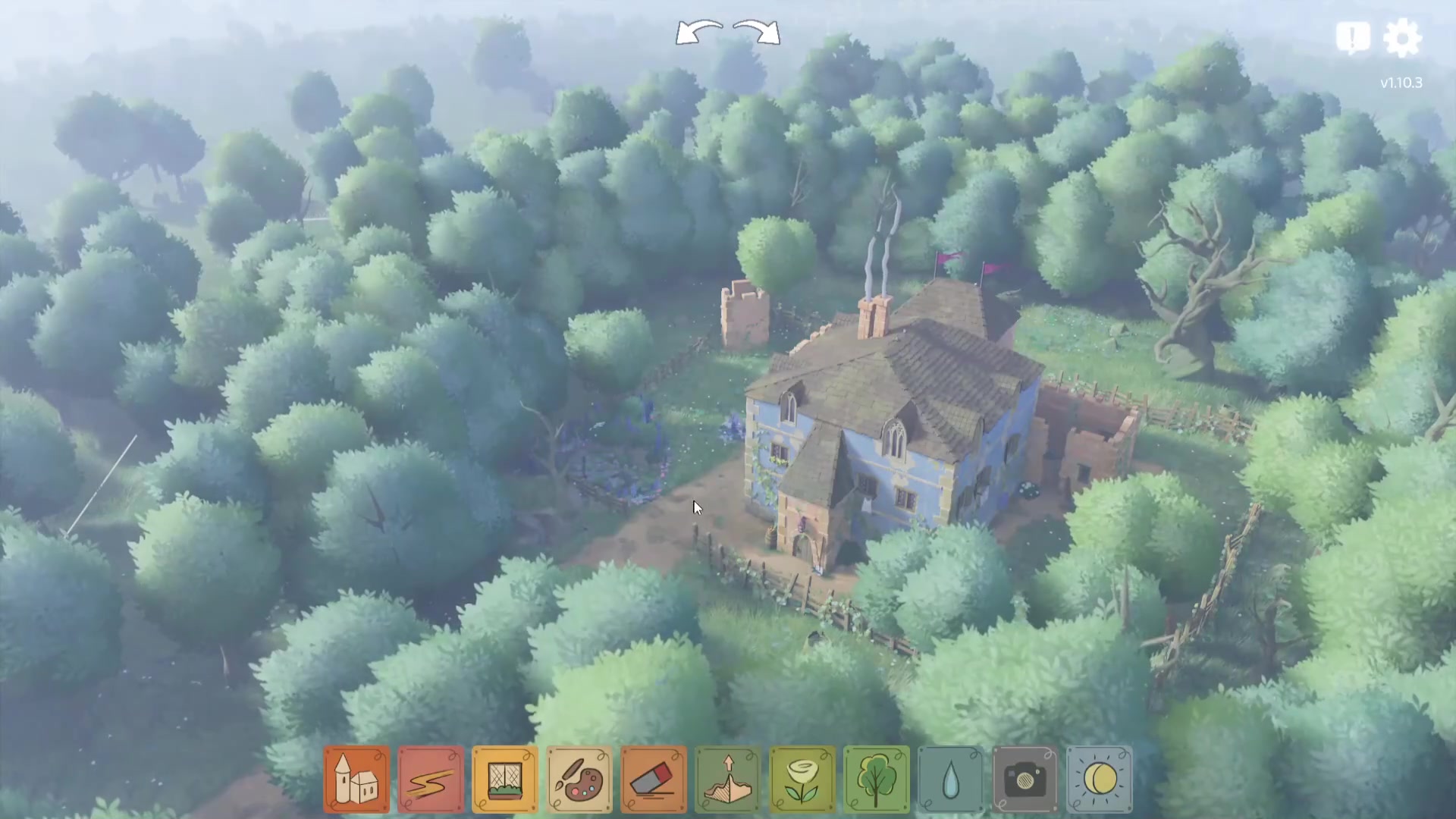1456x819 pixels.
Task: Activate the eraser tool
Action: pos(654,780)
